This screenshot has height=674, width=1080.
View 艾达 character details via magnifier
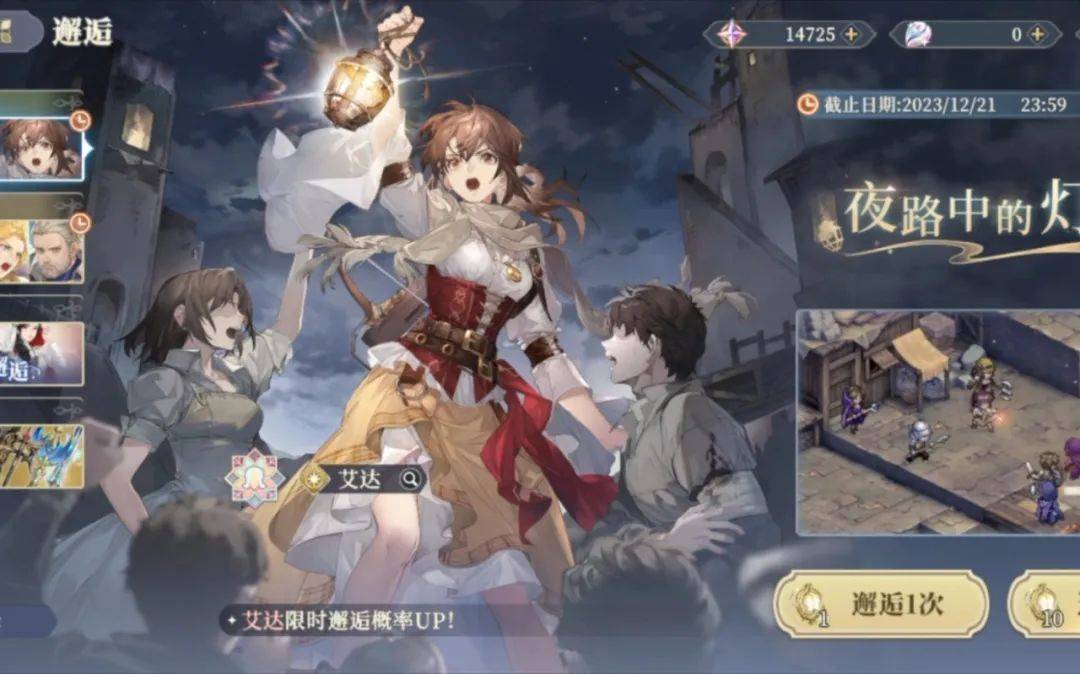coord(410,479)
